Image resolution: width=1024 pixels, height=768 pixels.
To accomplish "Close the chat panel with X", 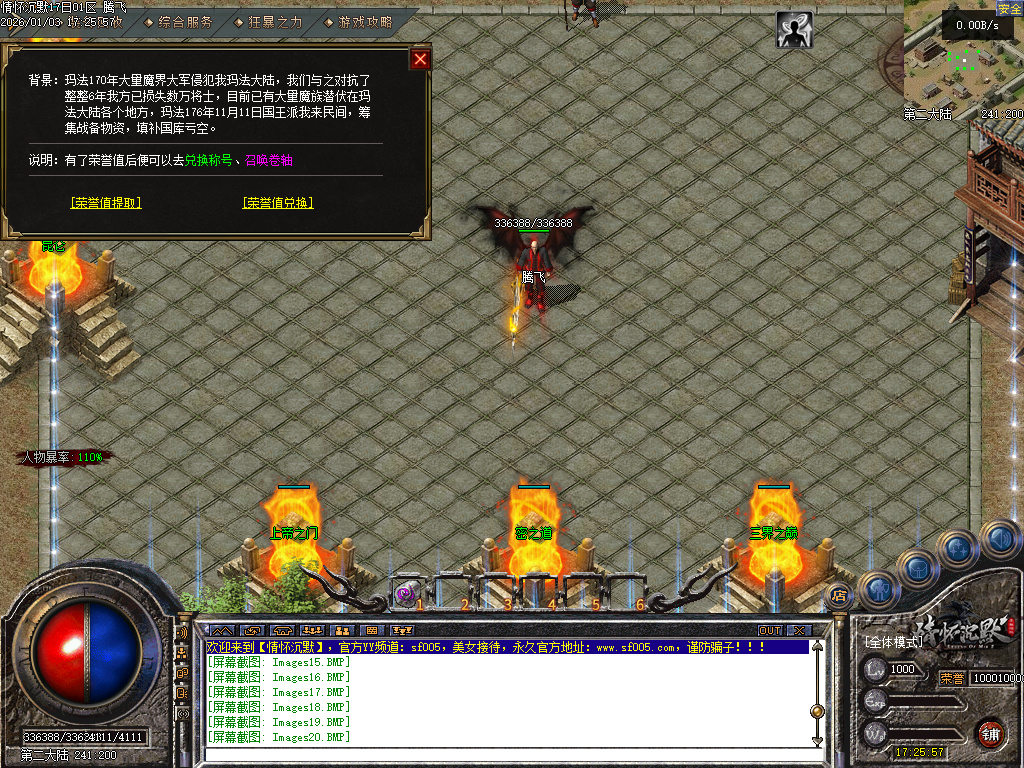I will pos(798,631).
